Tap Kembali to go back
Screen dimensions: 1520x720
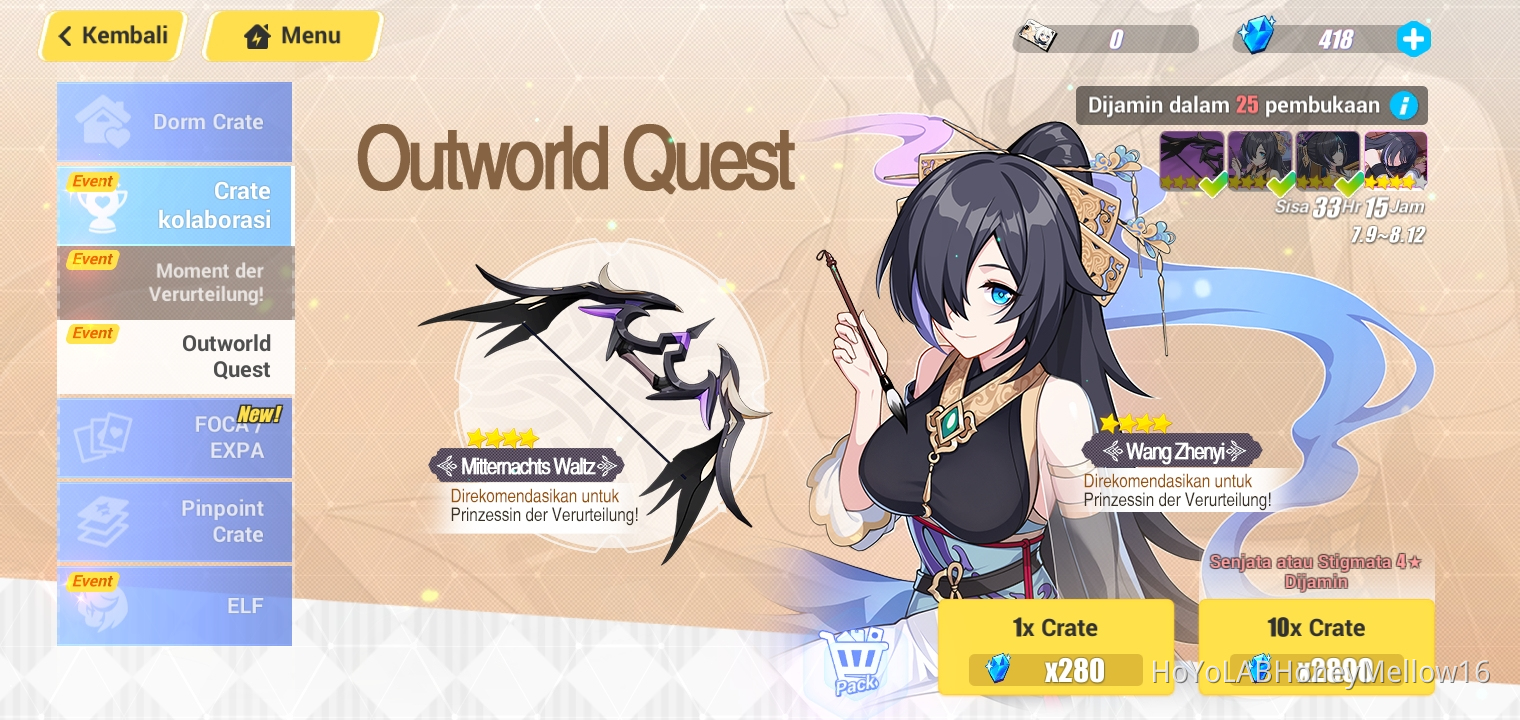click(112, 35)
